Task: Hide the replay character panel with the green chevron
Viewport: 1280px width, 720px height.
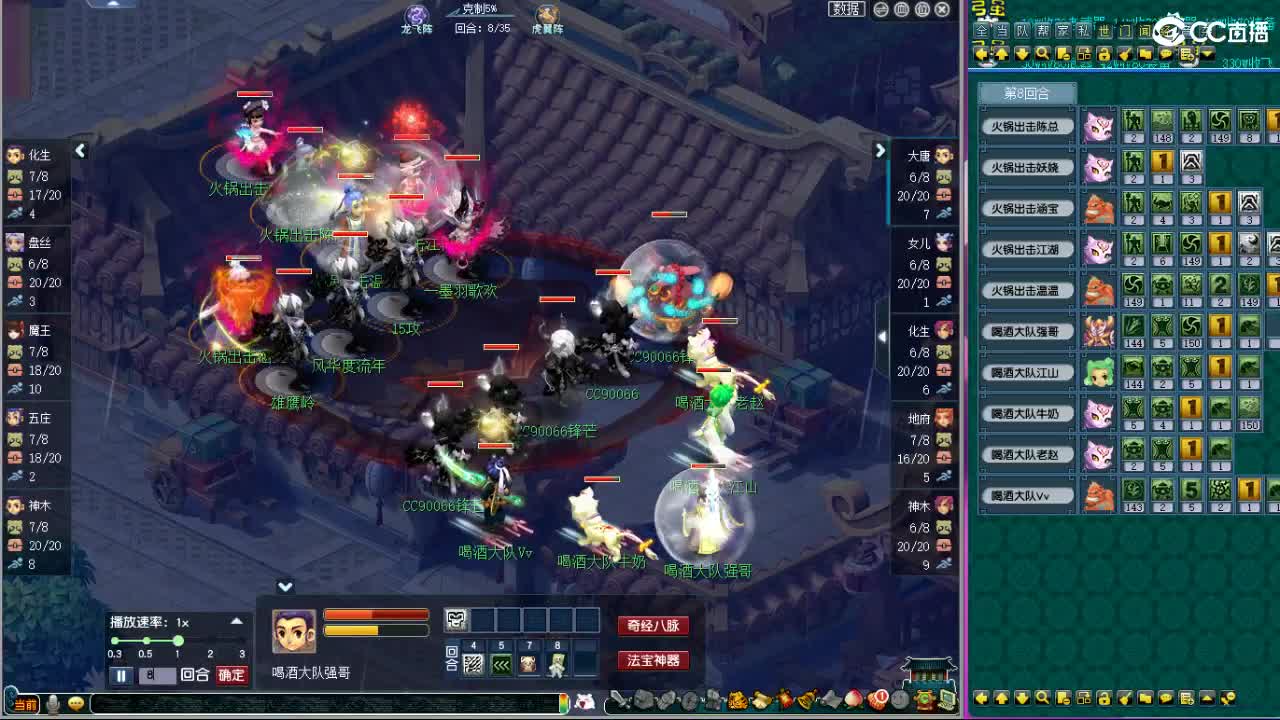Action: click(285, 587)
